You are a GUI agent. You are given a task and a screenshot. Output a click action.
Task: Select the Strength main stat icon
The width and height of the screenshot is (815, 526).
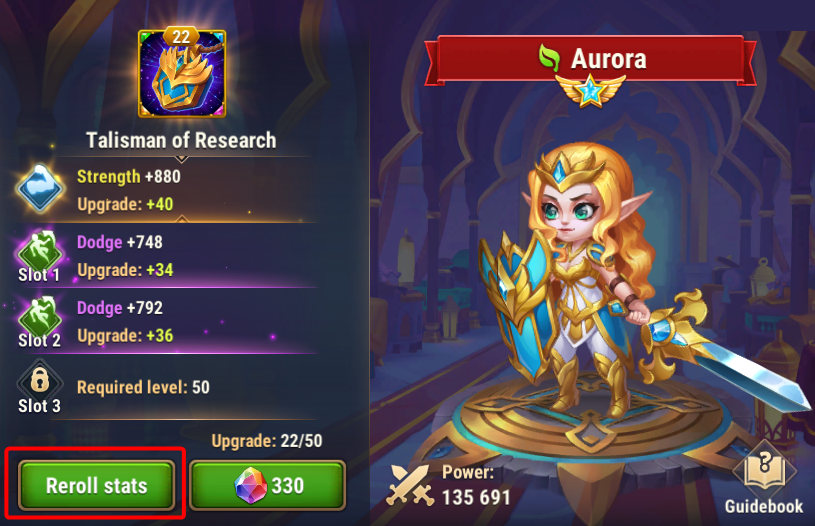click(x=40, y=187)
